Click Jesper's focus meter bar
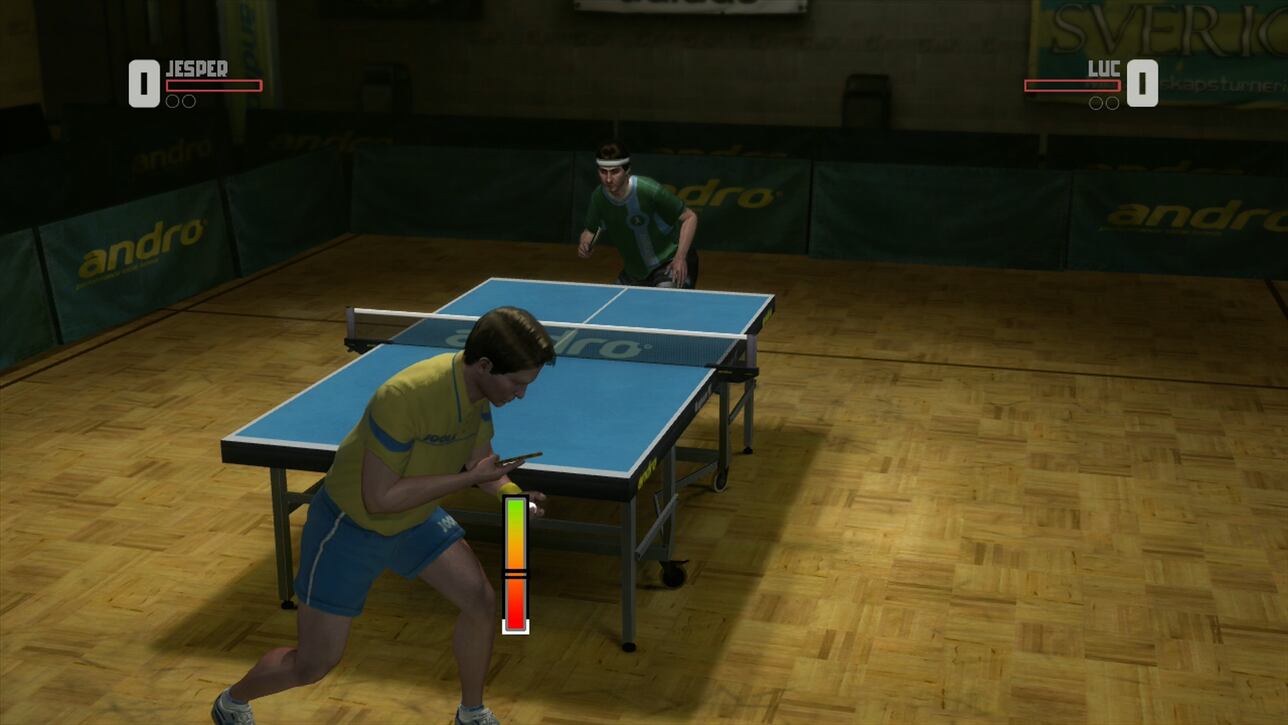1288x725 pixels. pos(215,85)
